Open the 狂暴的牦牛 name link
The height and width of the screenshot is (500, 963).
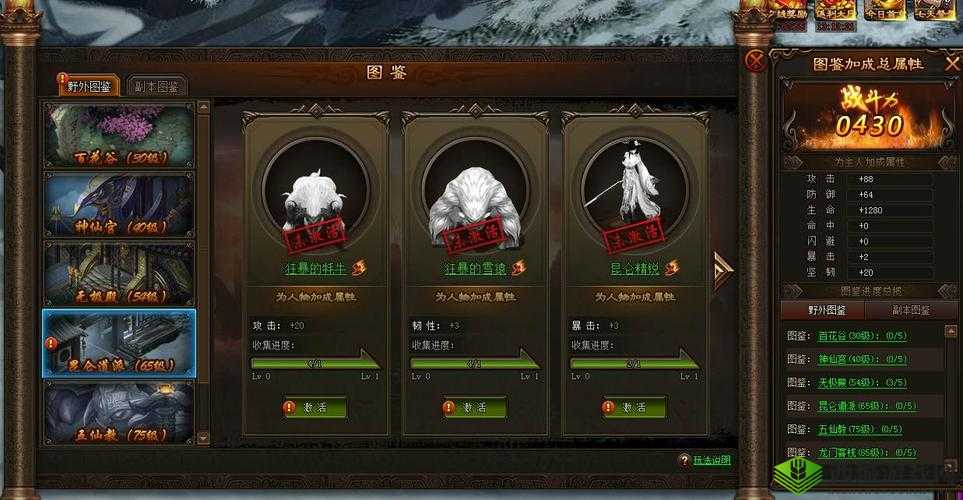click(x=315, y=268)
